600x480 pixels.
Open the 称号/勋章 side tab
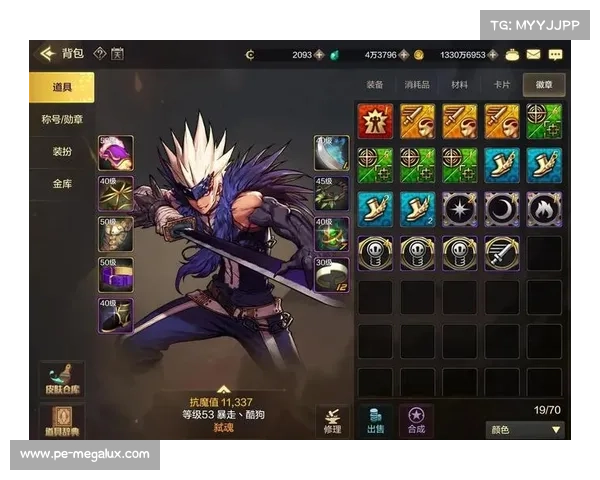[x=61, y=120]
